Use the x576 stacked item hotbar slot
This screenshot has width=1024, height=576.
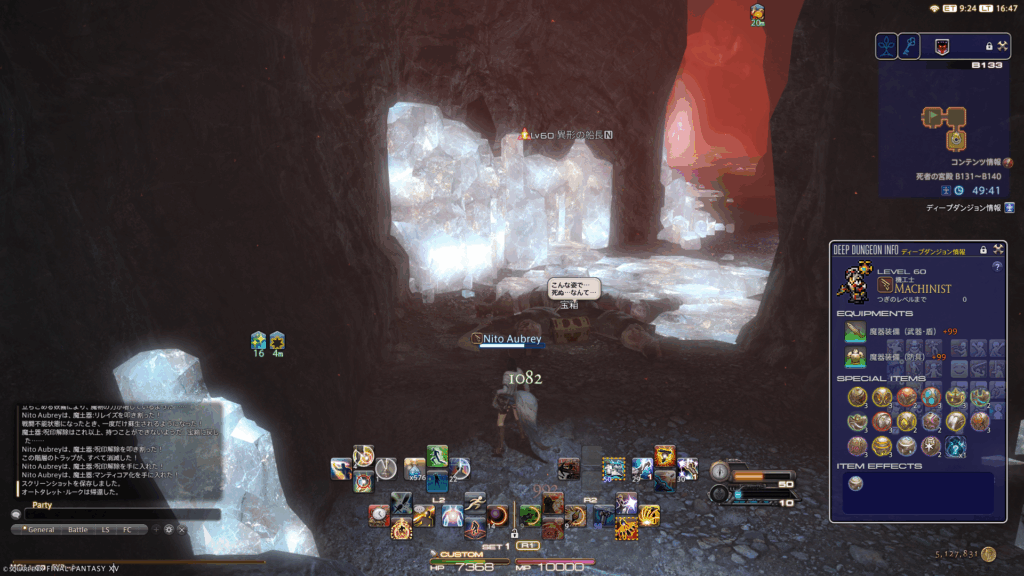[x=414, y=468]
